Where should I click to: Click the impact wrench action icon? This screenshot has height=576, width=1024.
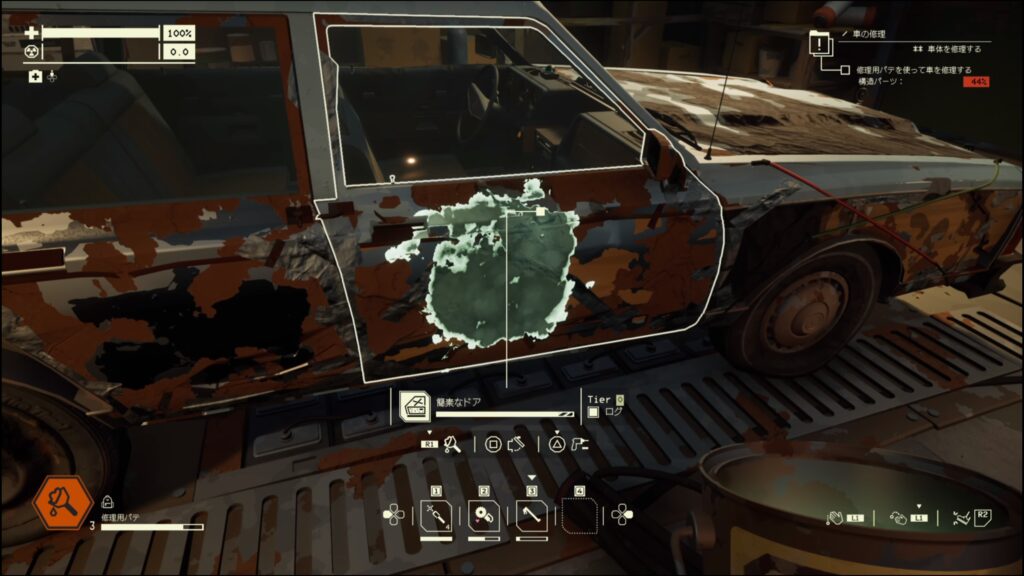[x=579, y=444]
